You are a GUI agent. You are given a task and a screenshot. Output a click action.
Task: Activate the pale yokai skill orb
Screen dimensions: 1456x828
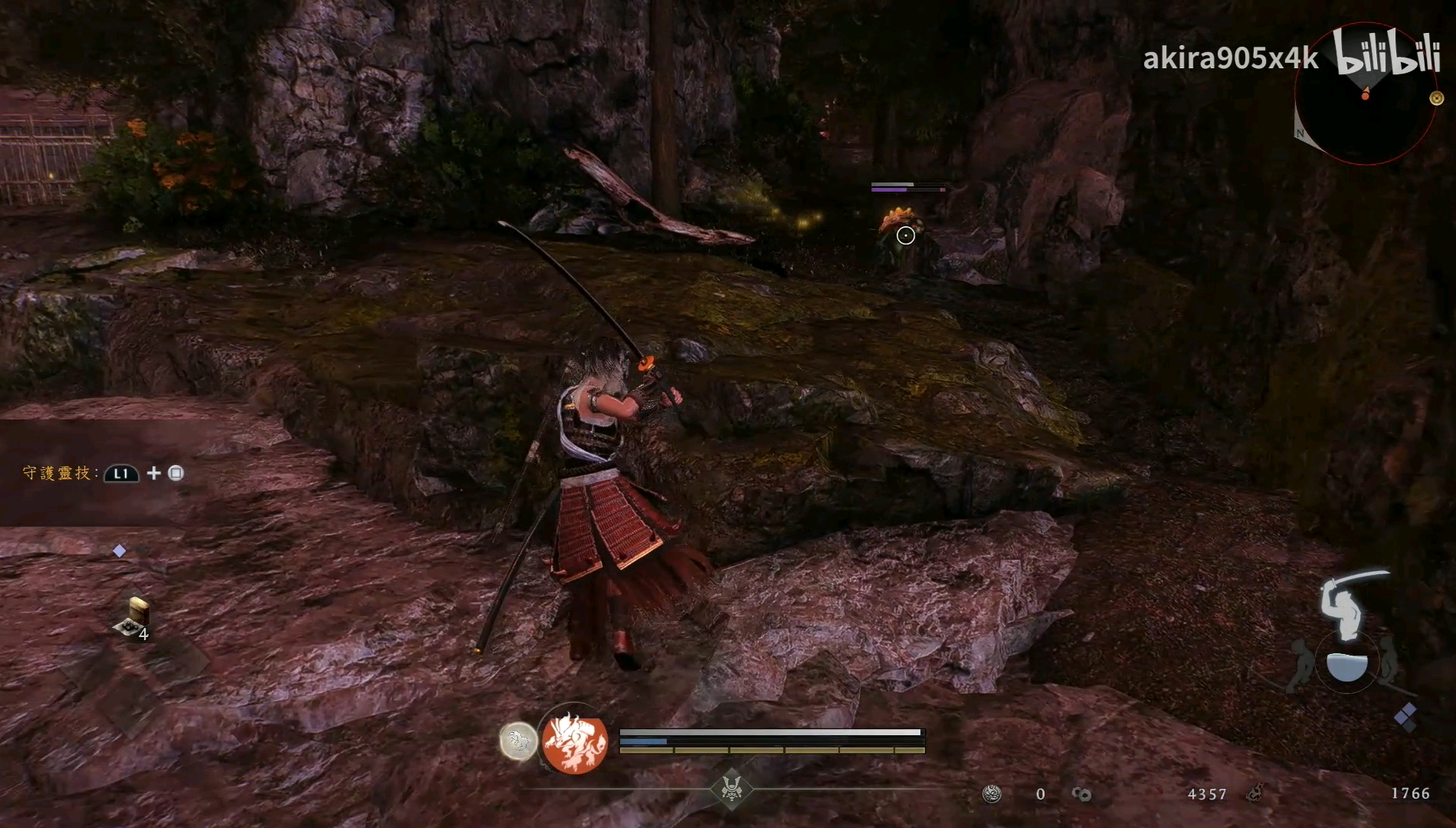pyautogui.click(x=518, y=741)
